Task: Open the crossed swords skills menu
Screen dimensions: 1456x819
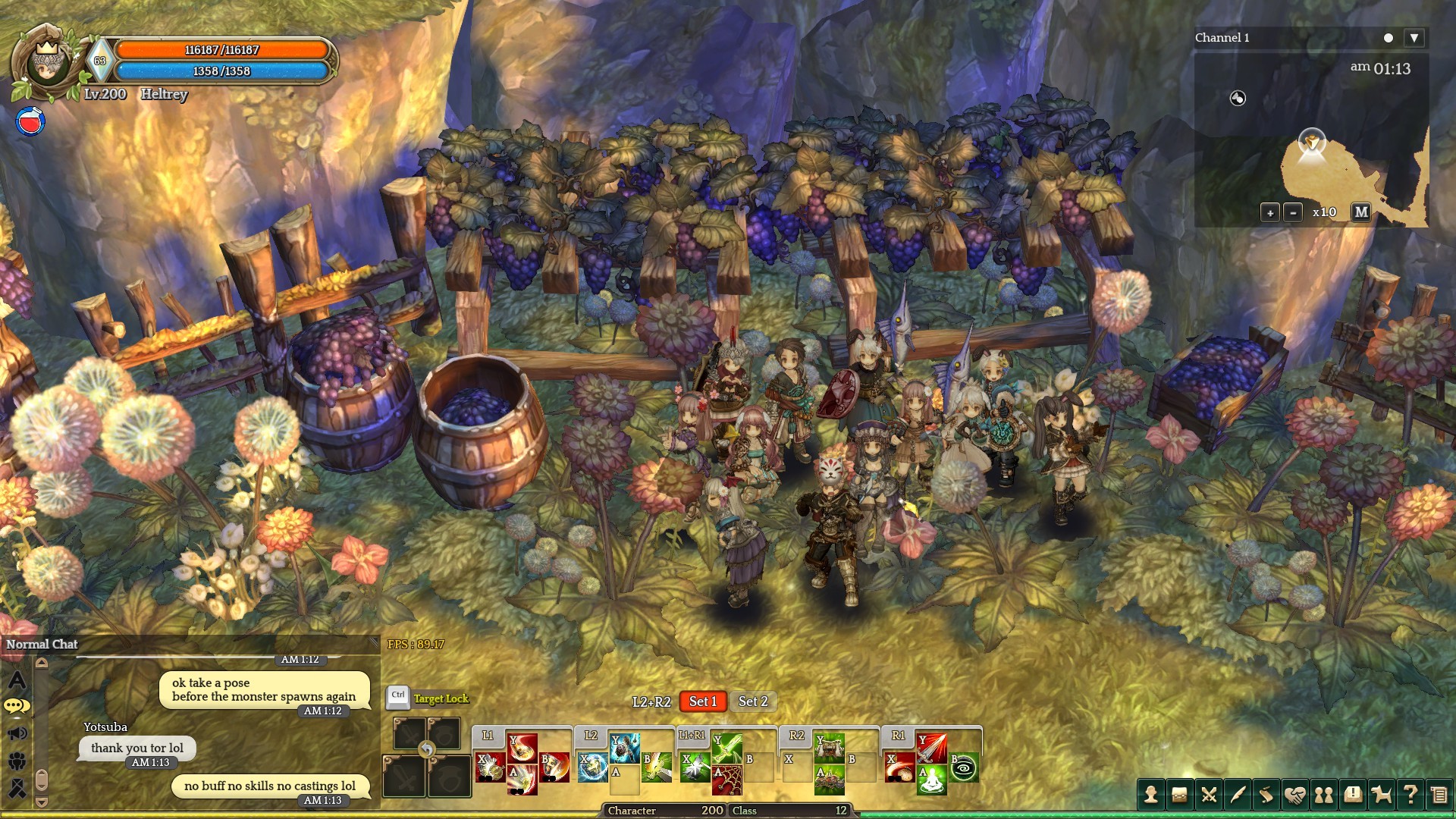Action: coord(1209,795)
